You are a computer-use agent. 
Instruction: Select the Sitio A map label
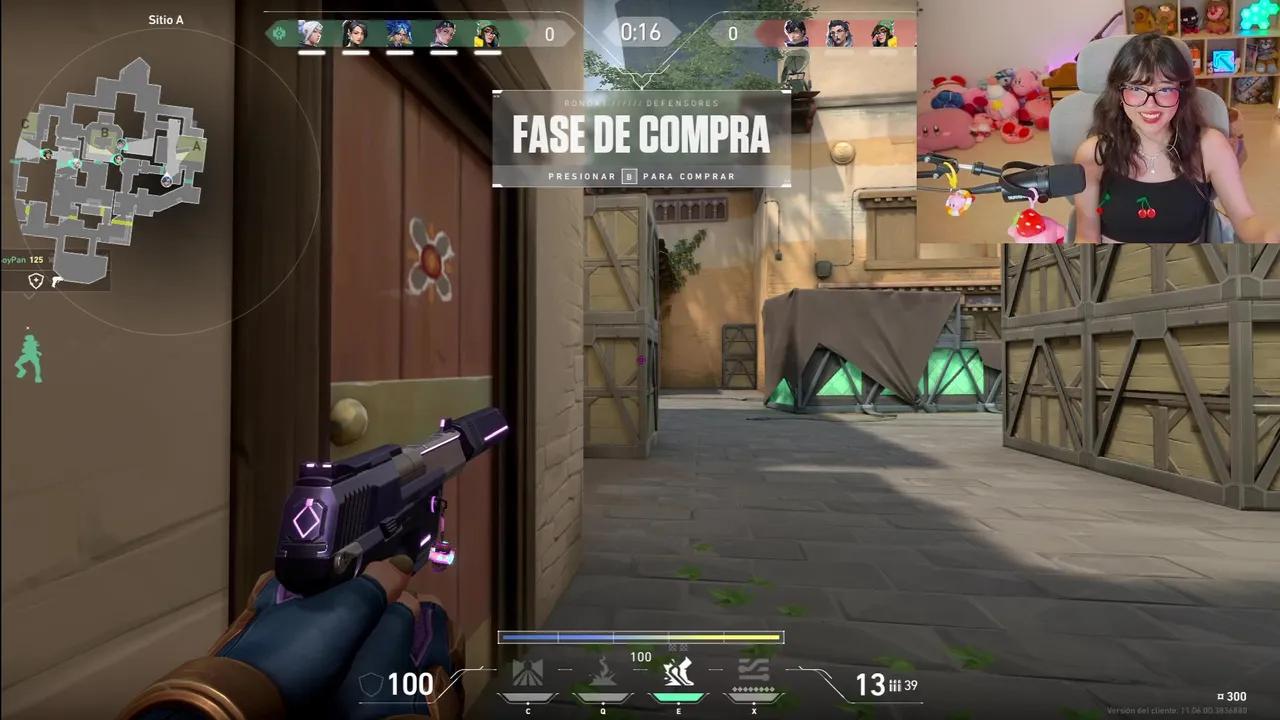pyautogui.click(x=165, y=19)
